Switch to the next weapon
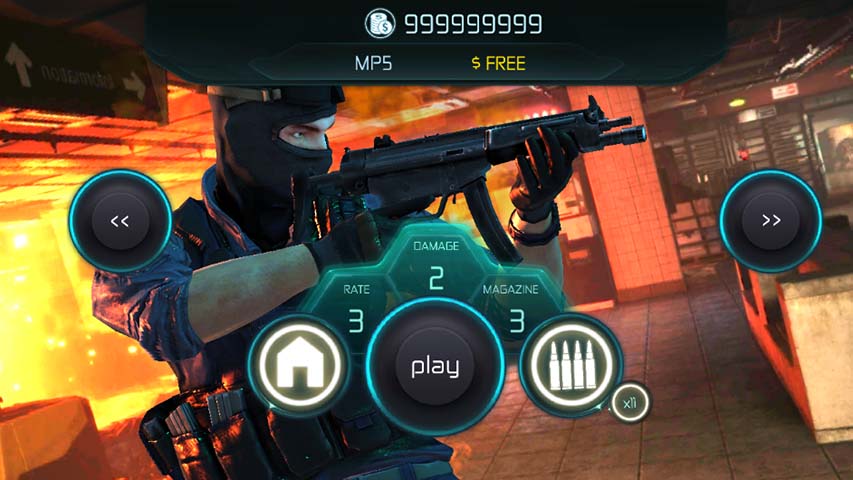This screenshot has height=480, width=853. pos(770,221)
